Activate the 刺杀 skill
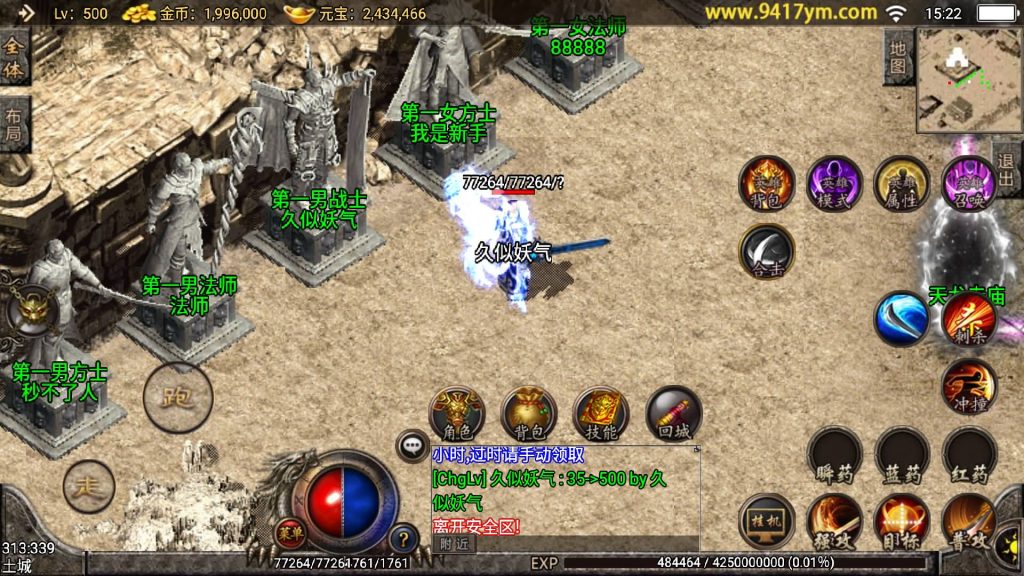 (x=968, y=319)
